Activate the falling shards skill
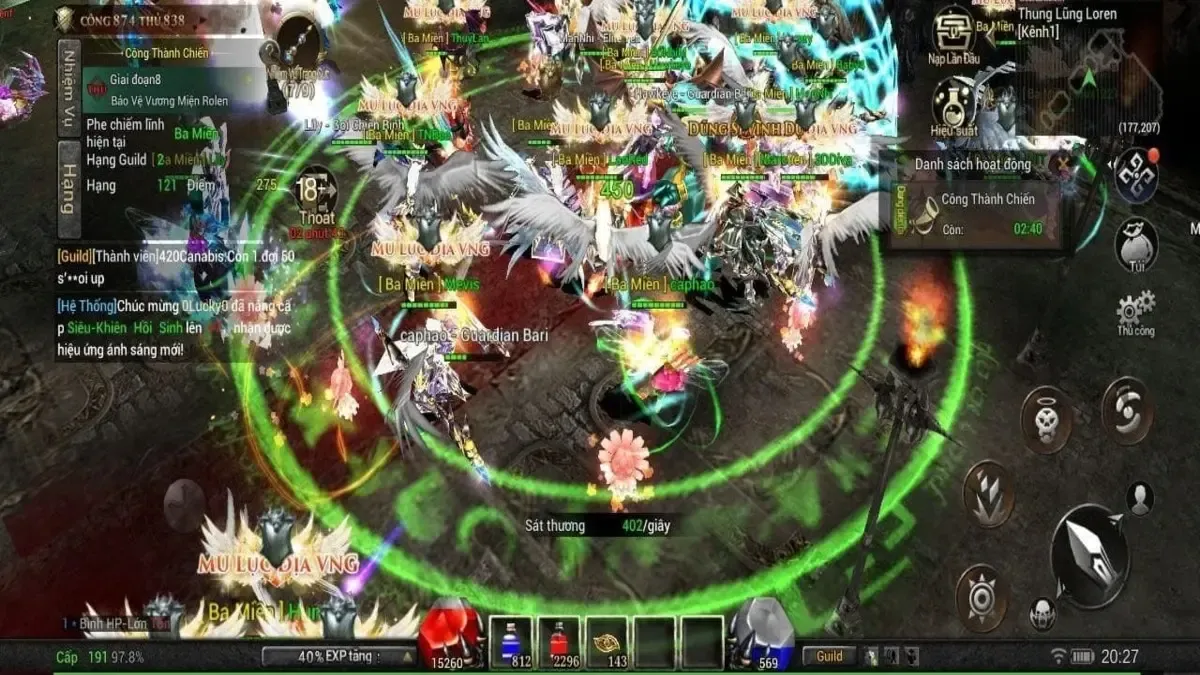The height and width of the screenshot is (675, 1200). tap(988, 492)
